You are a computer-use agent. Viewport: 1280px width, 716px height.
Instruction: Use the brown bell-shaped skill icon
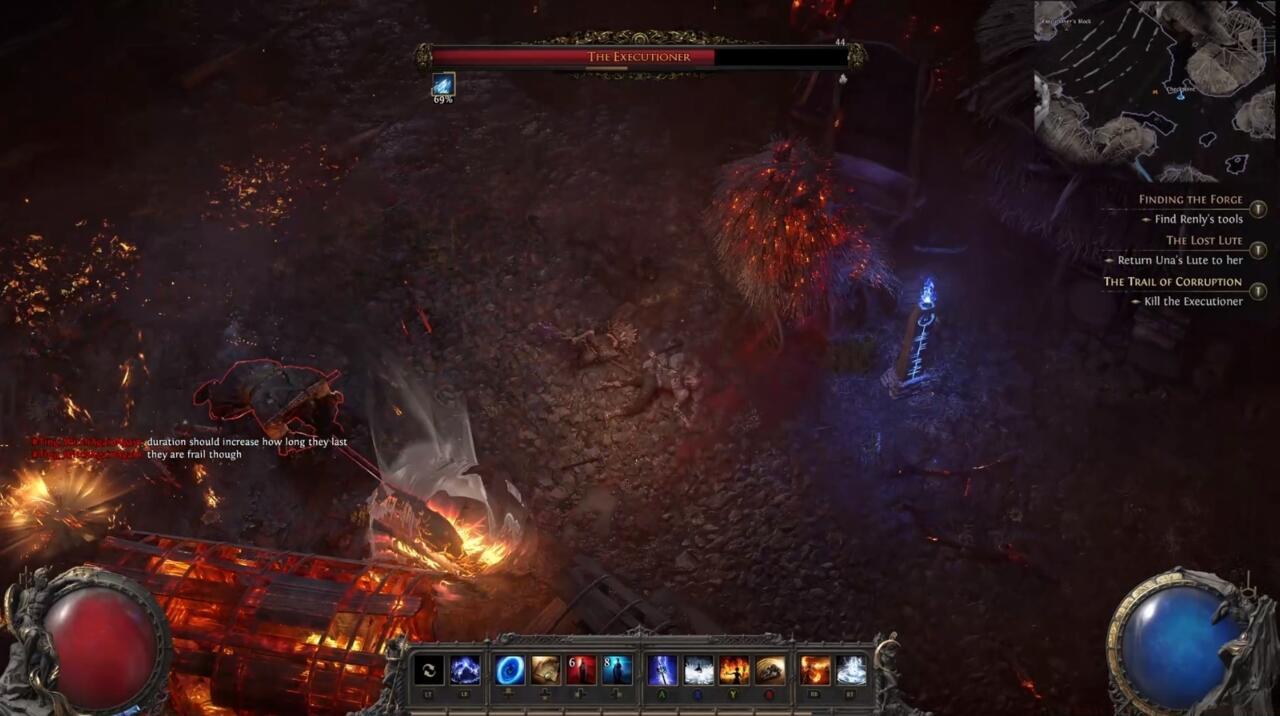pyautogui.click(x=770, y=670)
